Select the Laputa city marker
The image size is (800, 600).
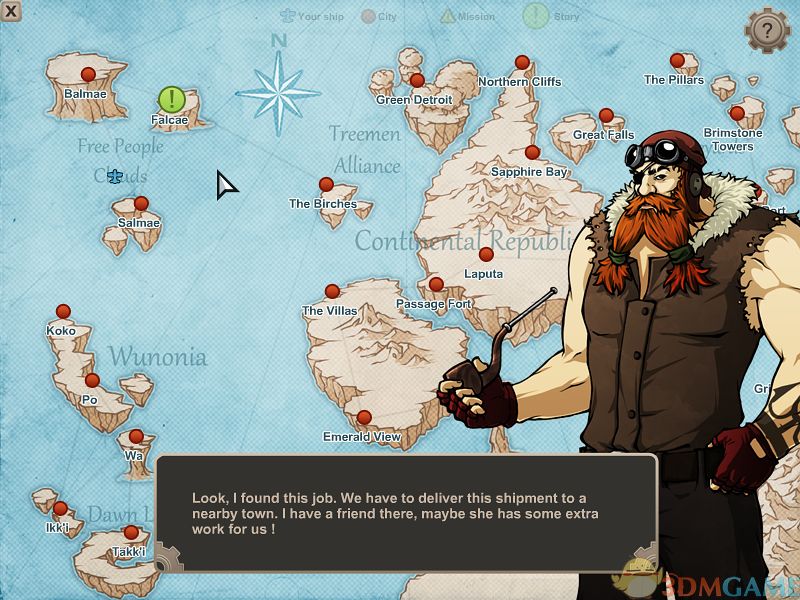[x=486, y=254]
